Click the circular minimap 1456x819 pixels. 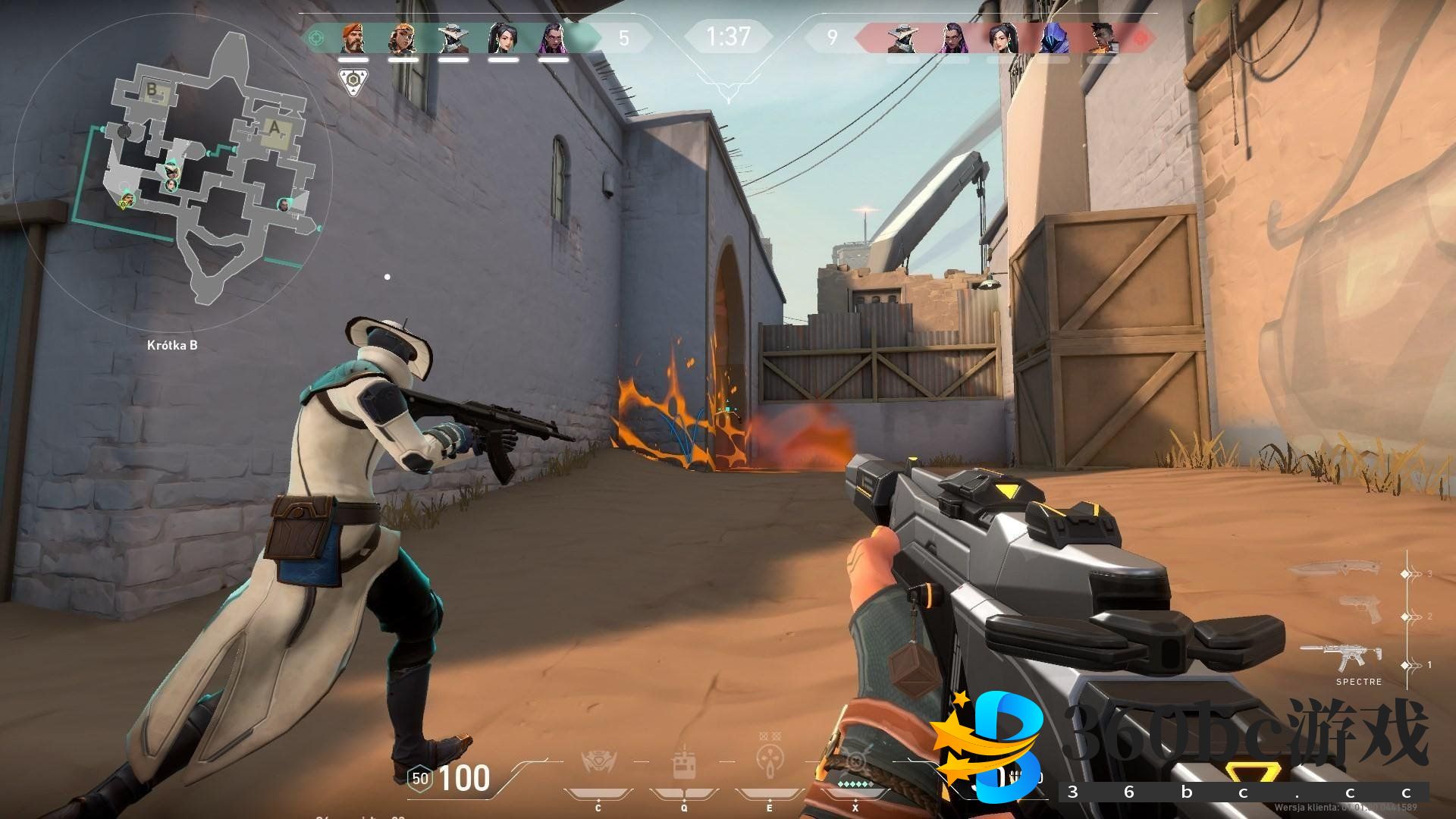pyautogui.click(x=172, y=174)
